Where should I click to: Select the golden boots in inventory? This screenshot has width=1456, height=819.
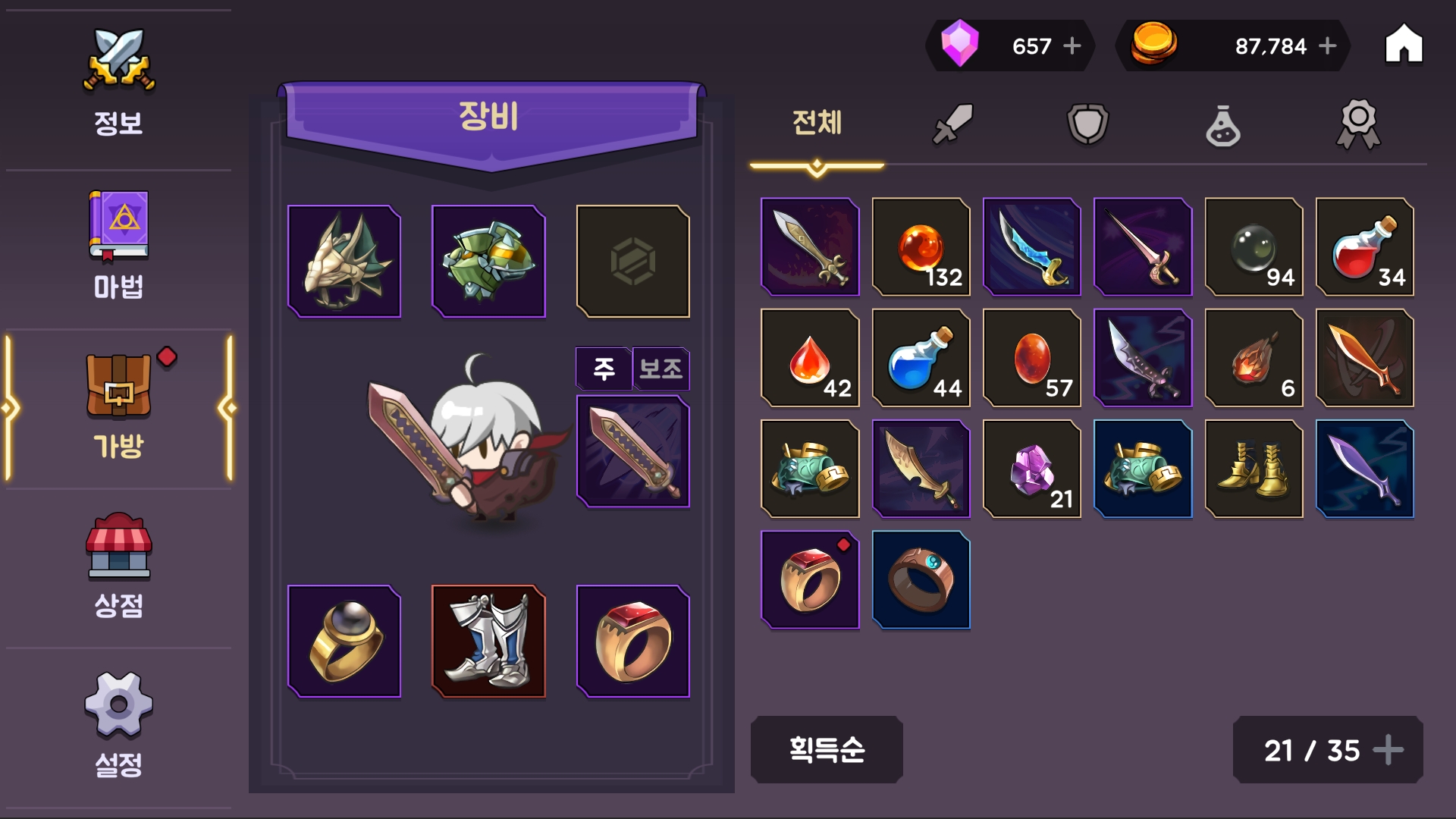(x=1254, y=469)
